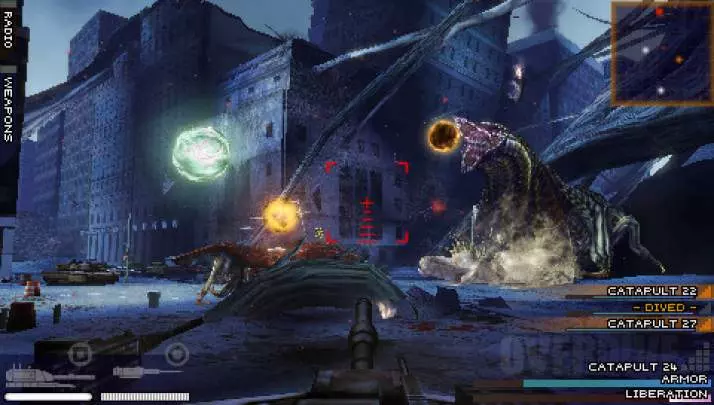Select the tank cannon weapon icon
Image resolution: width=714 pixels, height=405 pixels.
pos(33,375)
